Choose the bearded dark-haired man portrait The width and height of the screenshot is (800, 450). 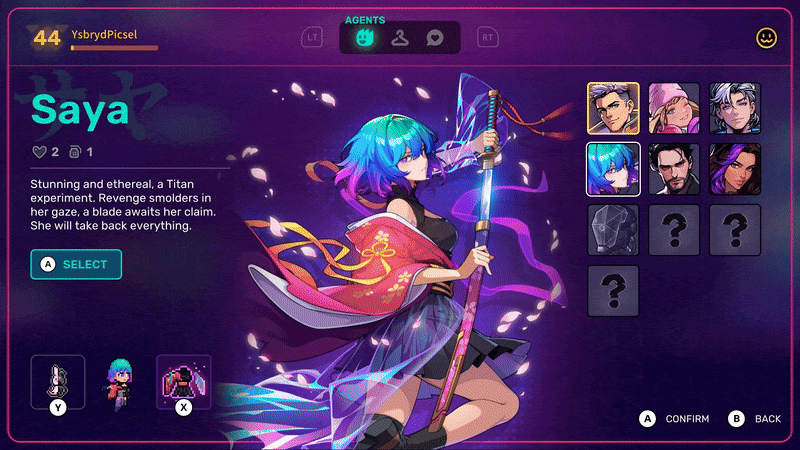click(x=674, y=169)
